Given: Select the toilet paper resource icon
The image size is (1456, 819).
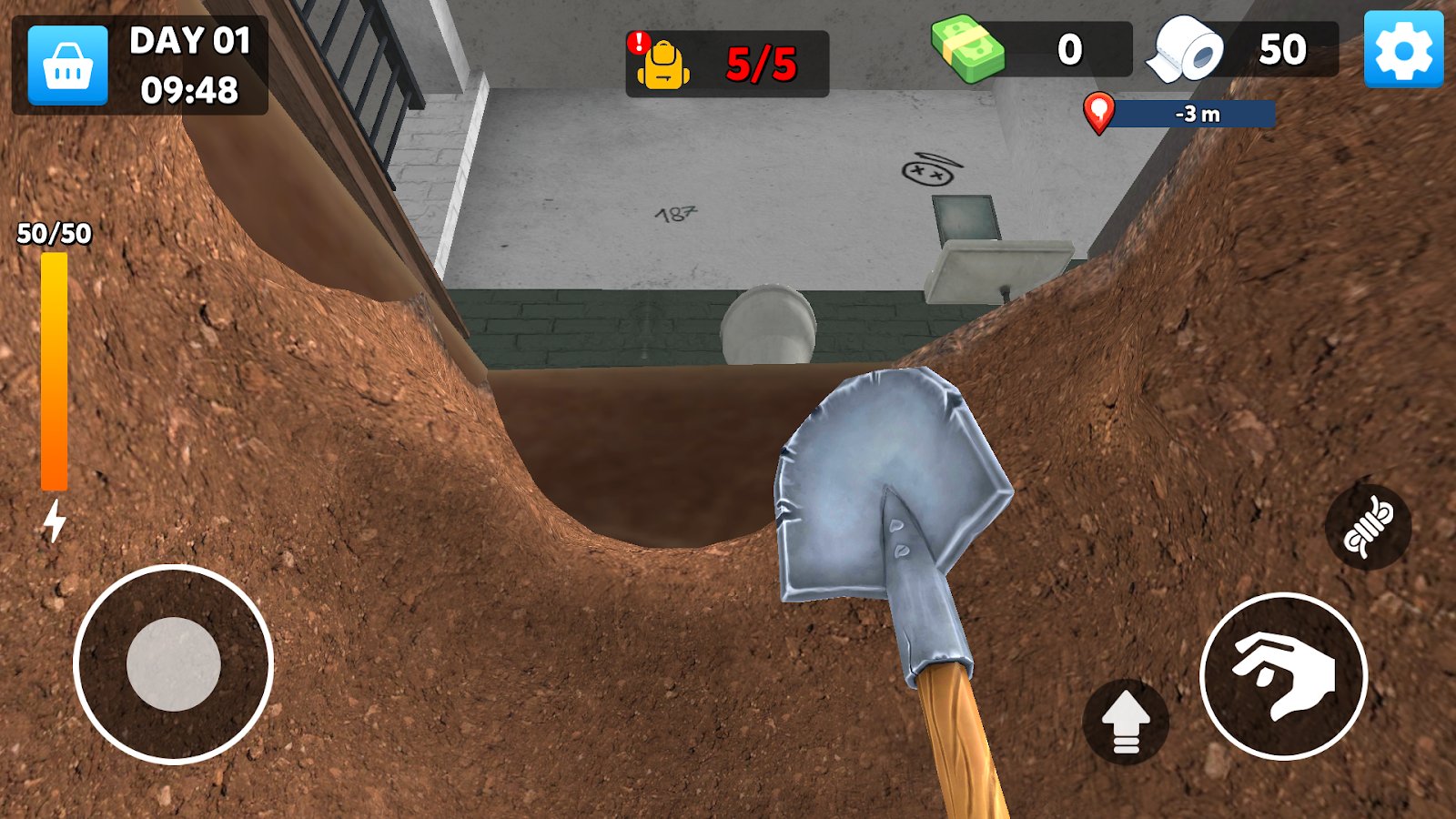Looking at the screenshot, I should (x=1184, y=51).
